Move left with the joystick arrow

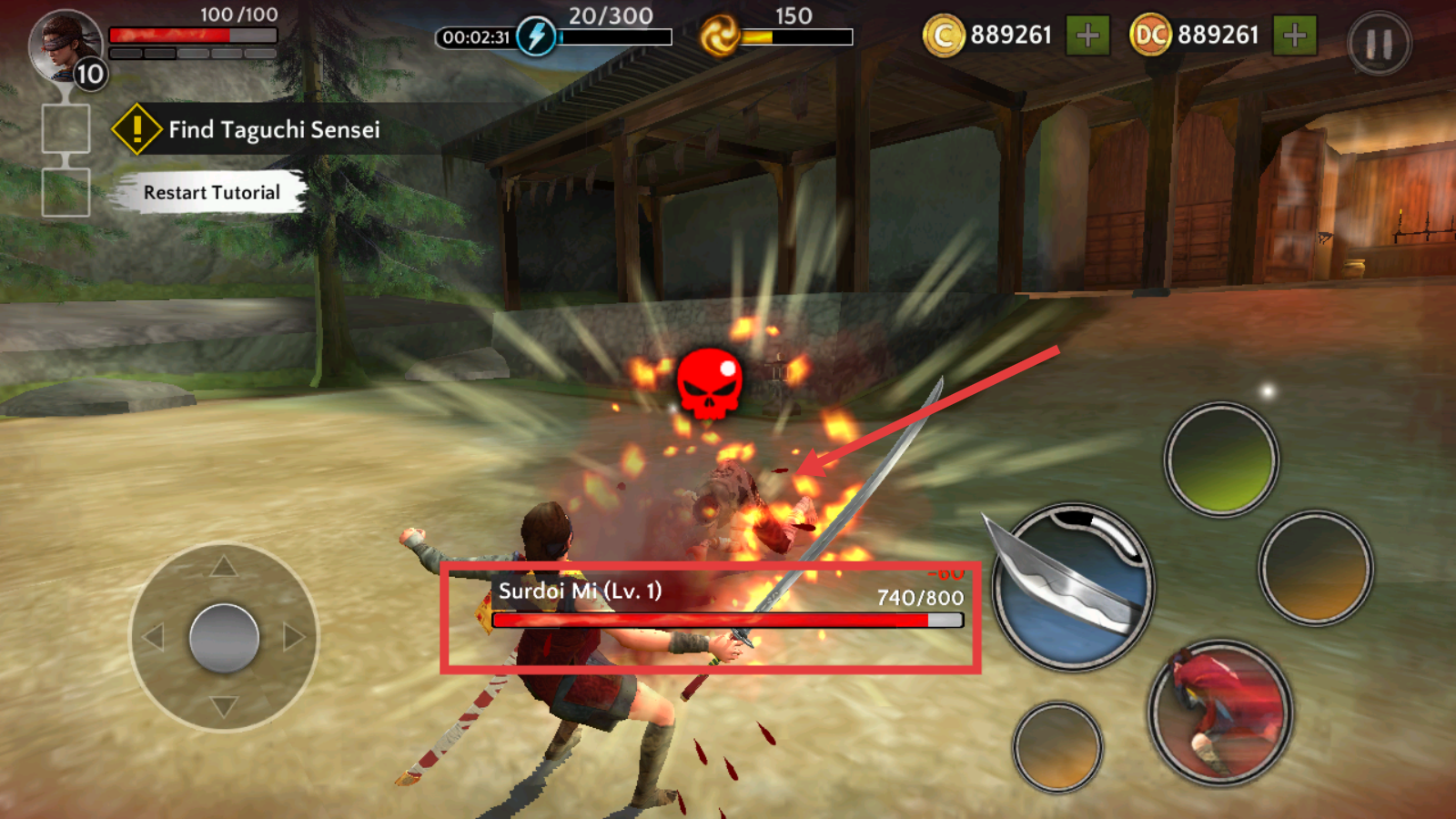point(154,637)
